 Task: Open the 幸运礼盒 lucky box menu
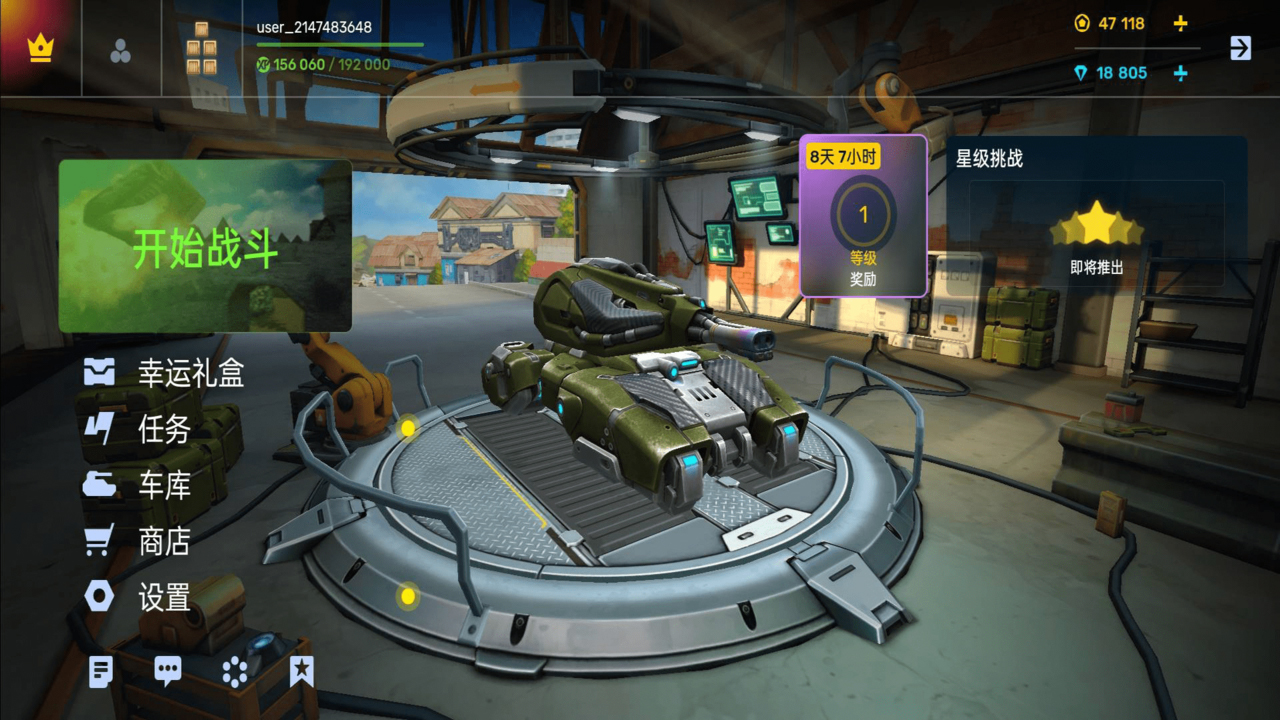[x=165, y=374]
